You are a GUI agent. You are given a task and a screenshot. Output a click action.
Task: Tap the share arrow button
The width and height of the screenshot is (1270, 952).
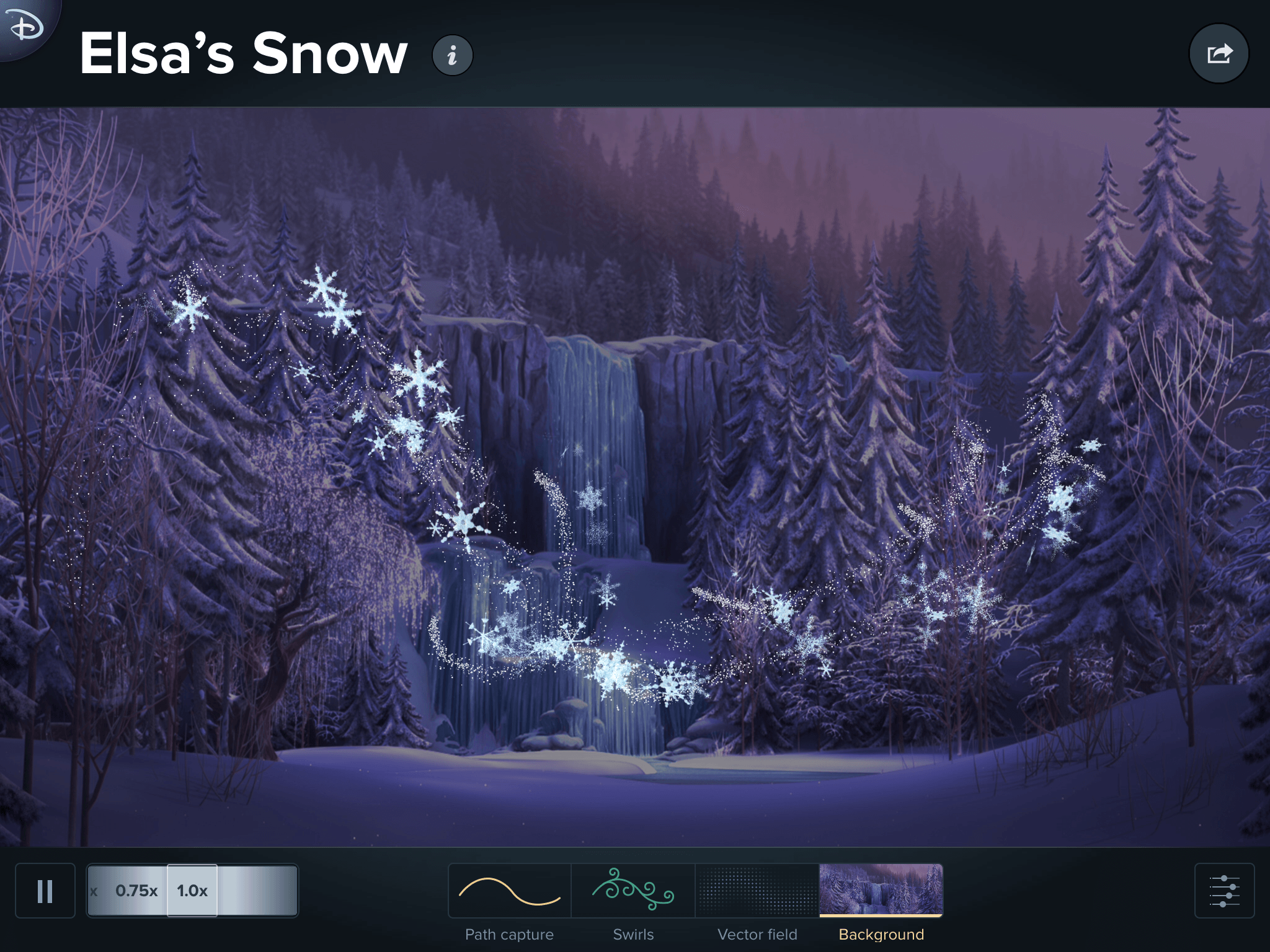point(1219,54)
